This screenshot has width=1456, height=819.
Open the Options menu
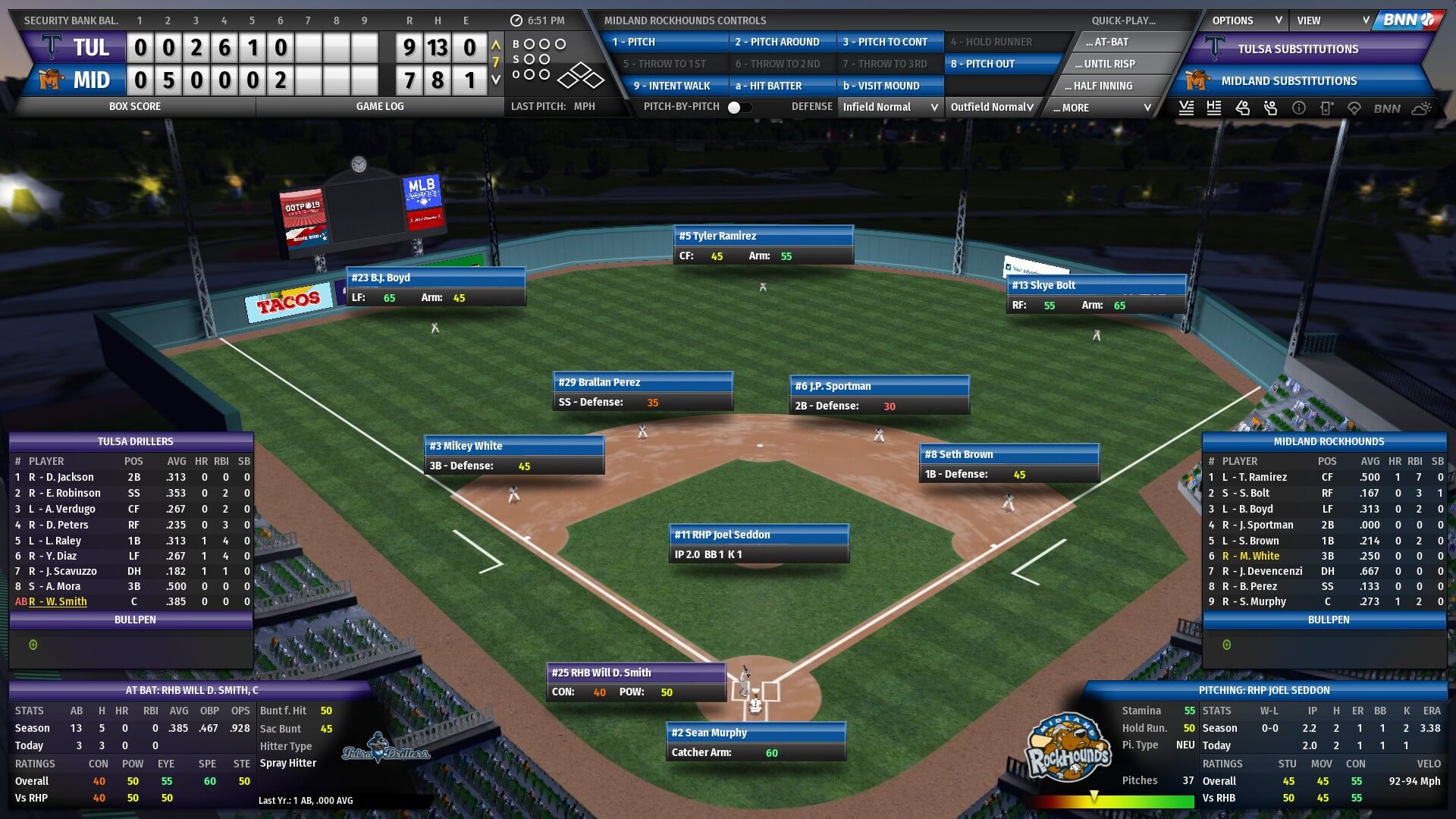click(x=1246, y=21)
